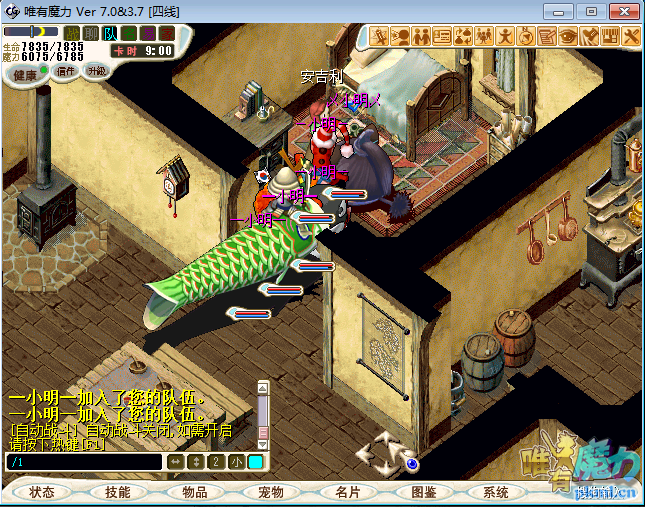Open the 名片 name card menu
Viewport: 645px width, 507px height.
[x=347, y=492]
